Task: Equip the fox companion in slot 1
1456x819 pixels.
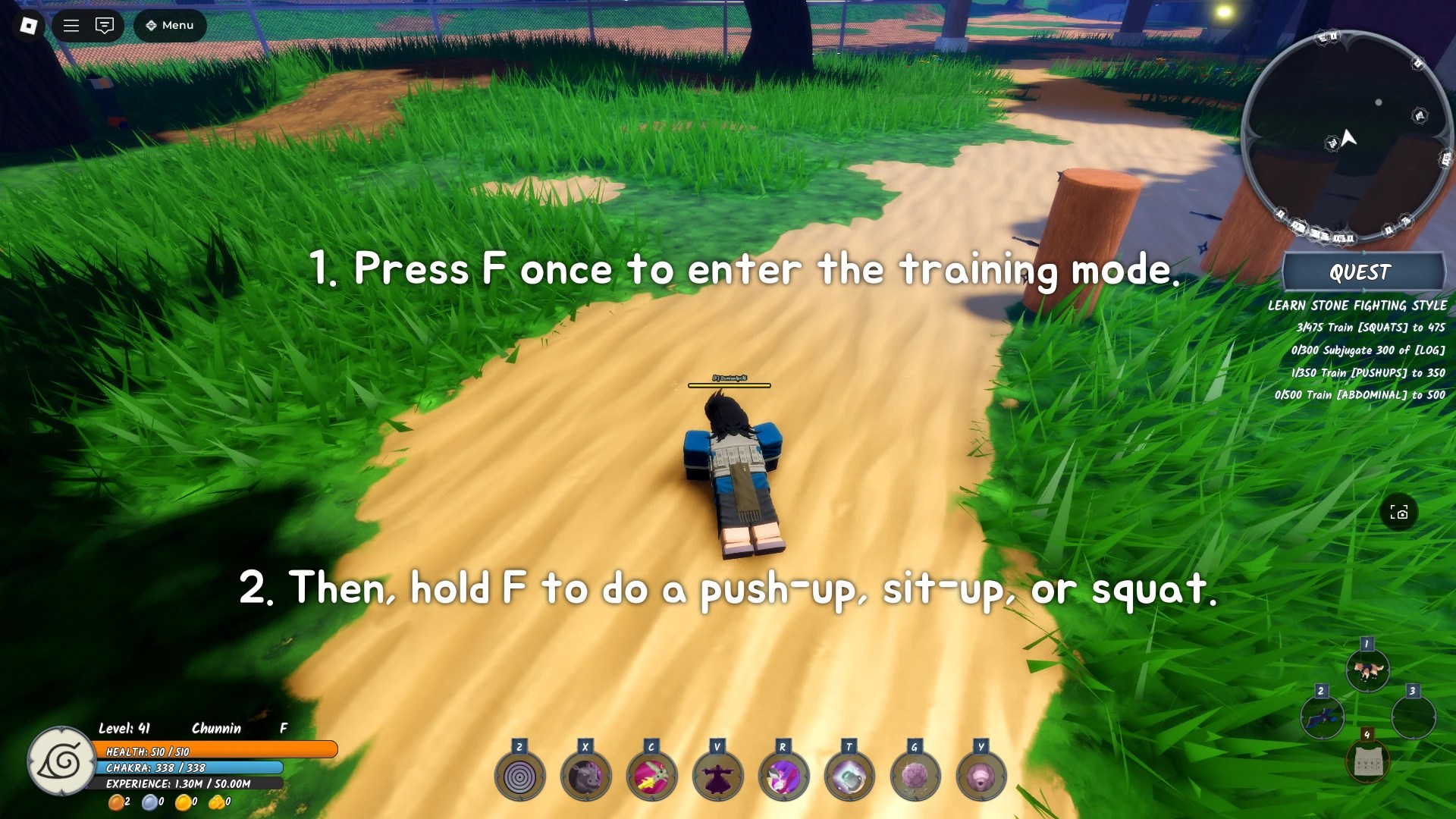Action: pyautogui.click(x=1367, y=669)
